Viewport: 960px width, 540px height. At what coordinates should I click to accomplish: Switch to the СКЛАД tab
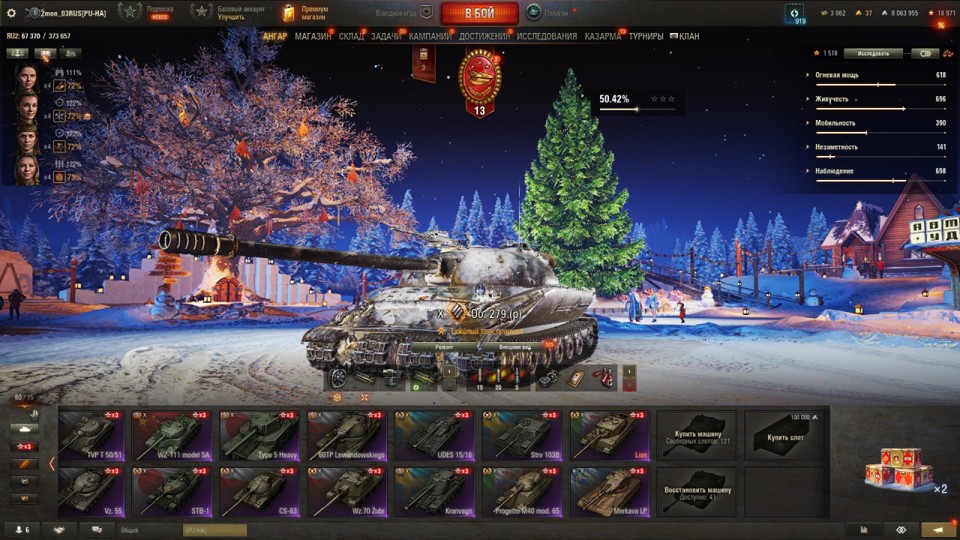(352, 37)
